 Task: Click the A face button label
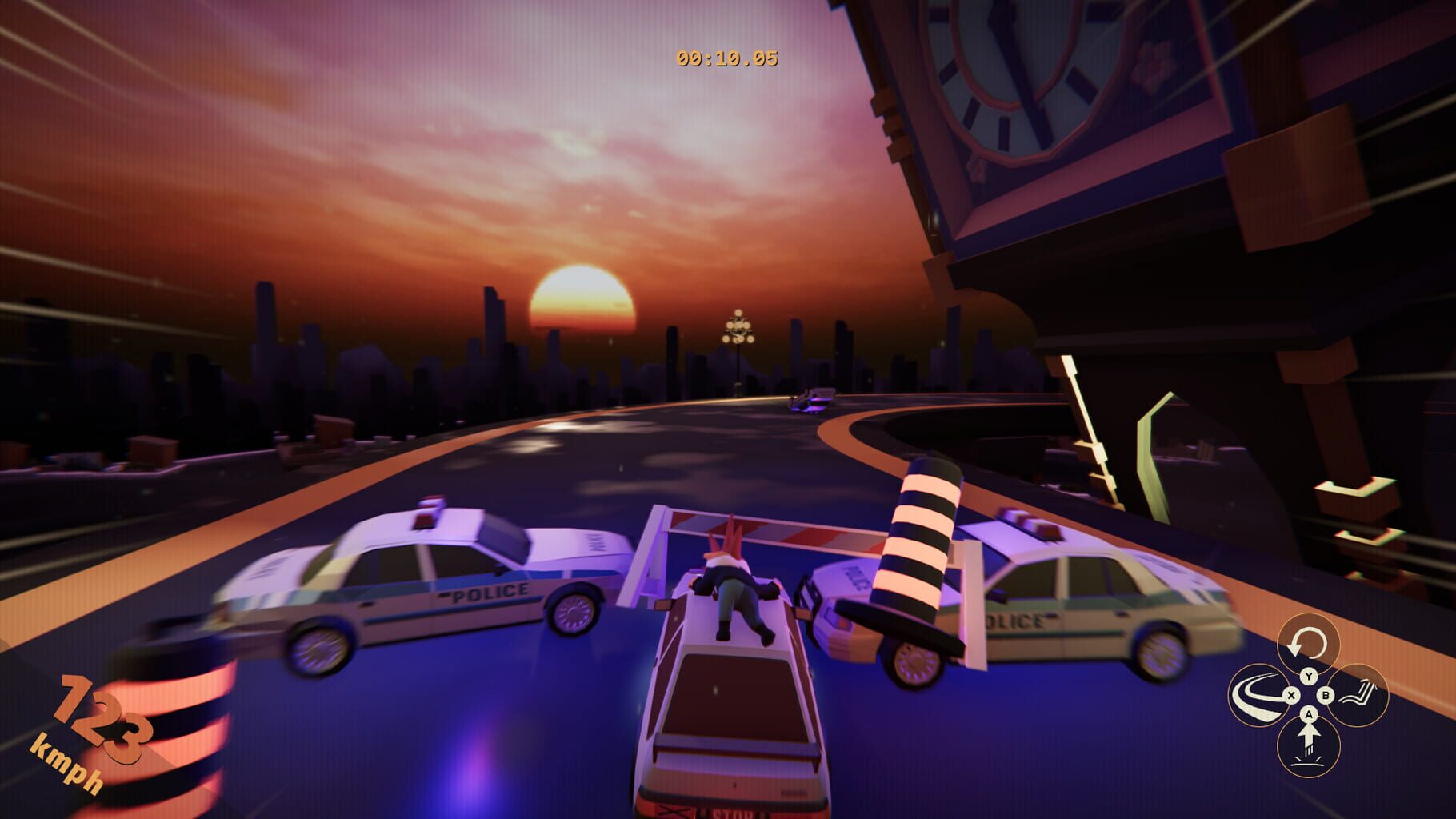tap(1309, 713)
